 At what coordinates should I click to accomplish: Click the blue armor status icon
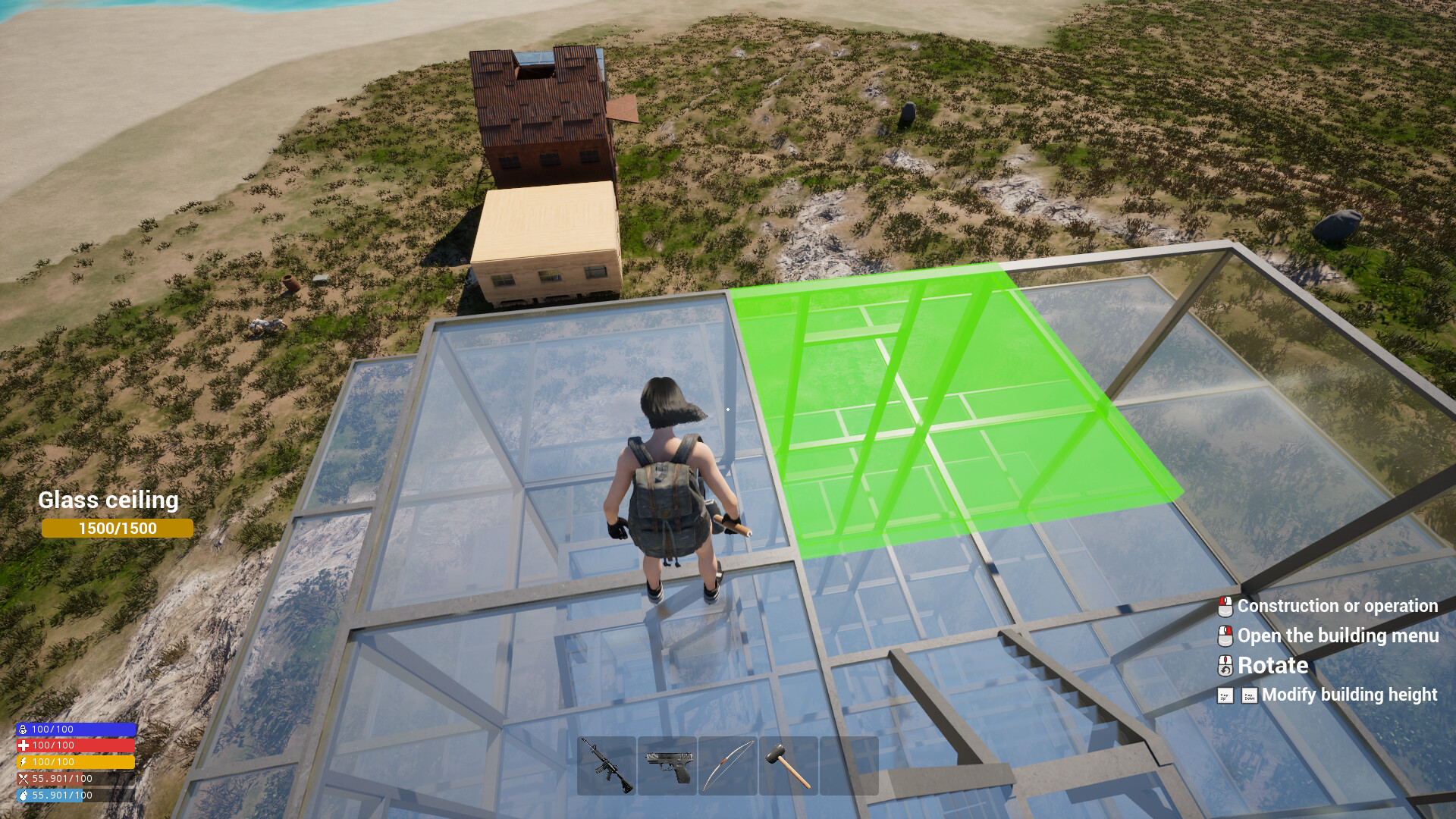point(23,729)
